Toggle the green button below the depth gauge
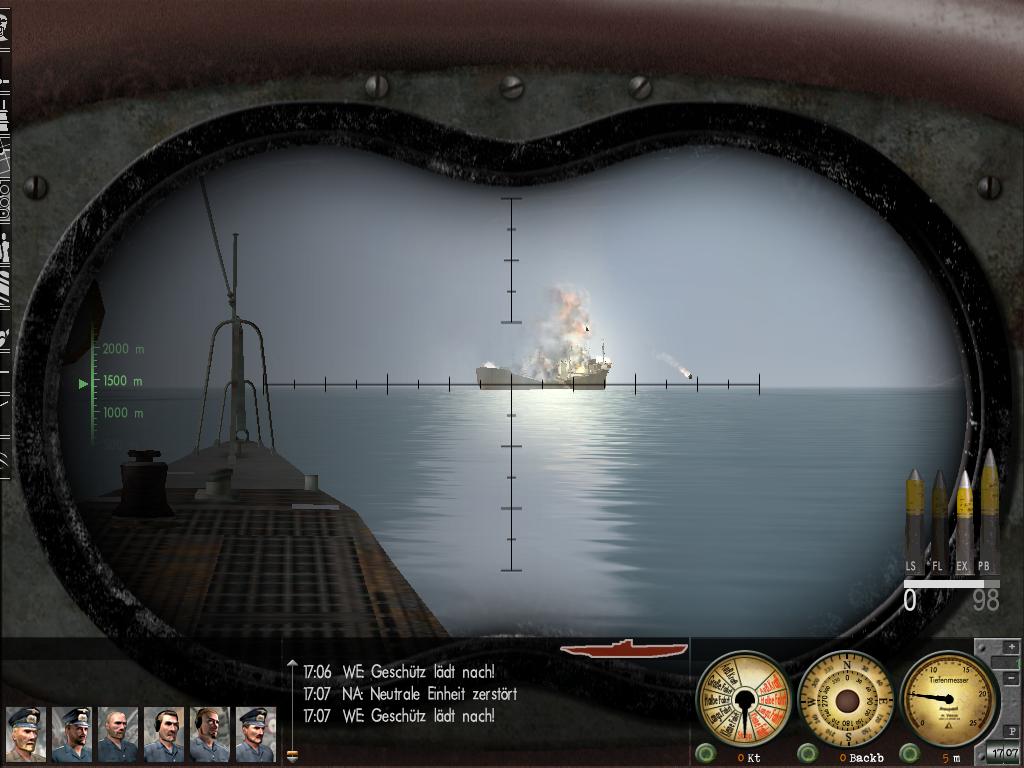This screenshot has height=768, width=1024. click(x=909, y=753)
